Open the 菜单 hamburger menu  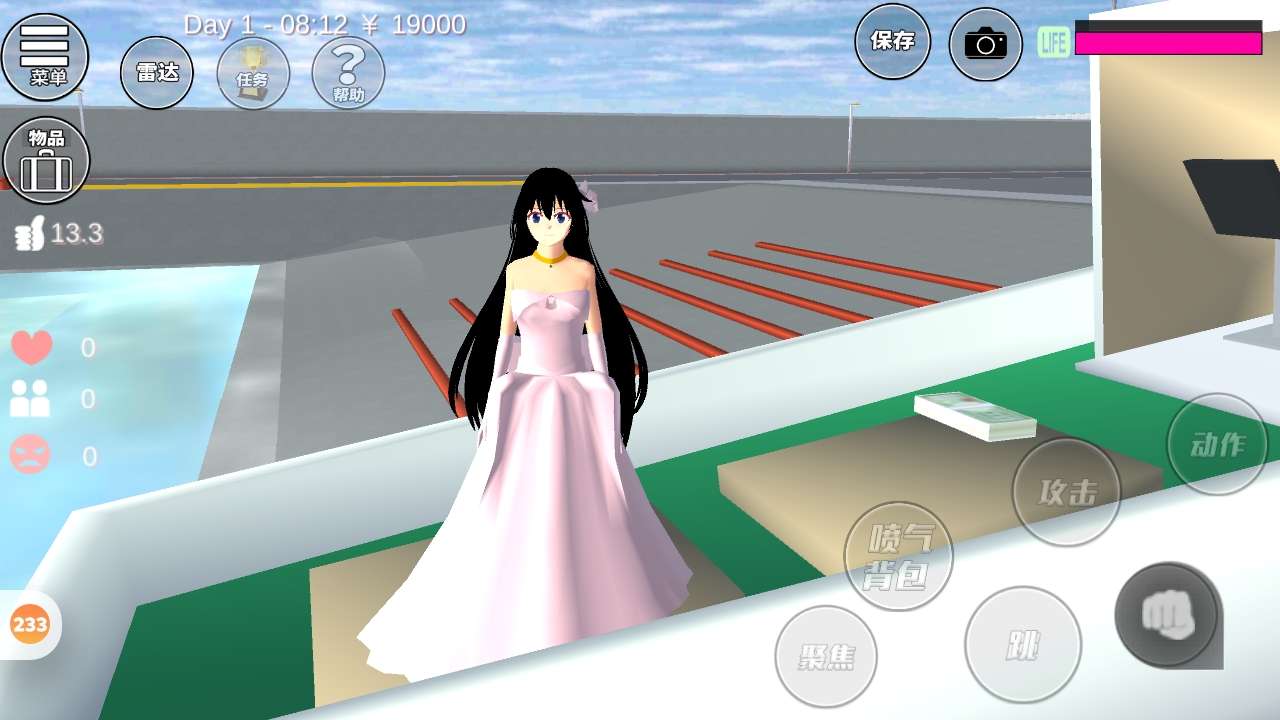pyautogui.click(x=45, y=56)
